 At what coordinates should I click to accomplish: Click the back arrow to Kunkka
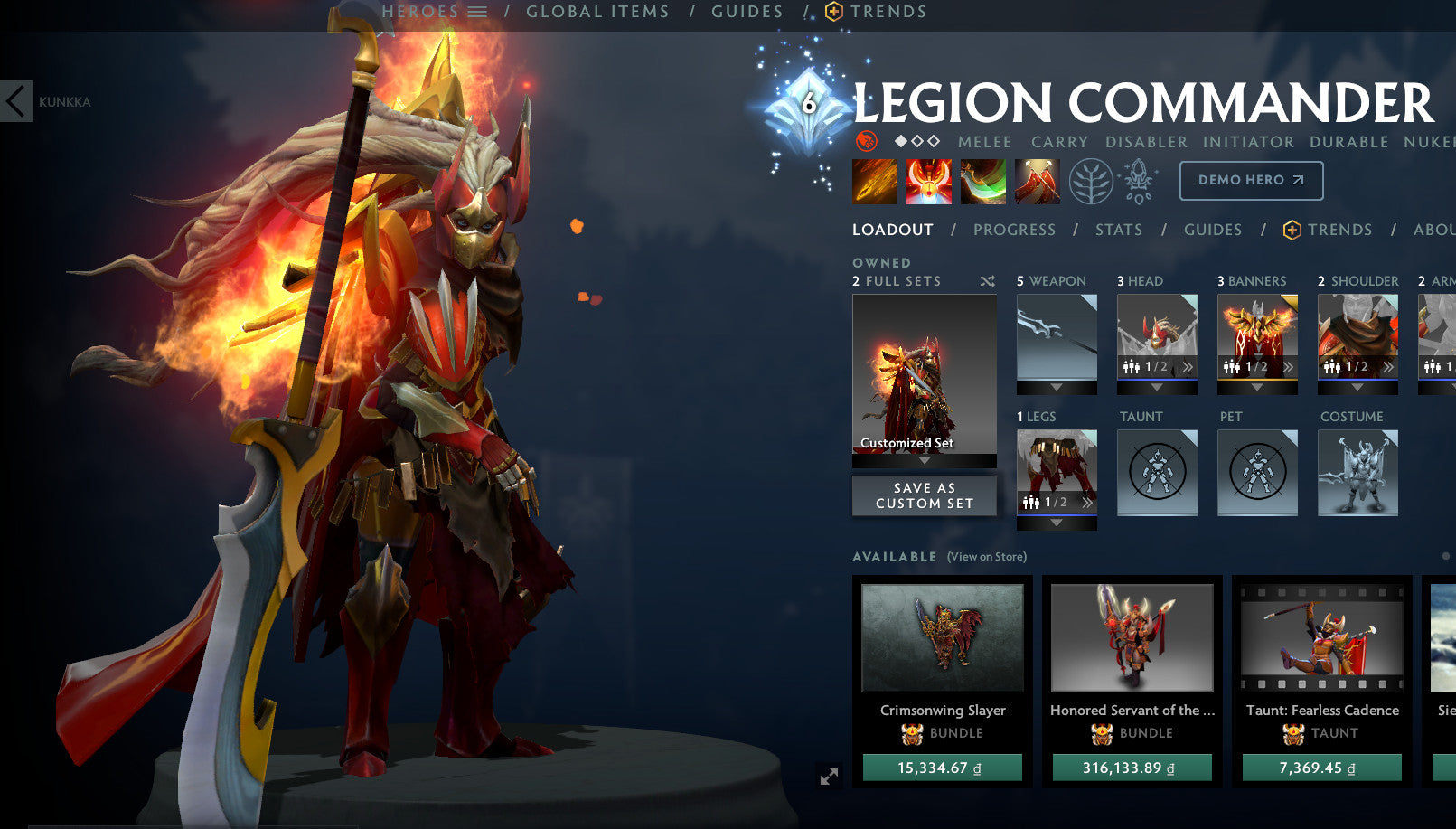click(x=13, y=102)
